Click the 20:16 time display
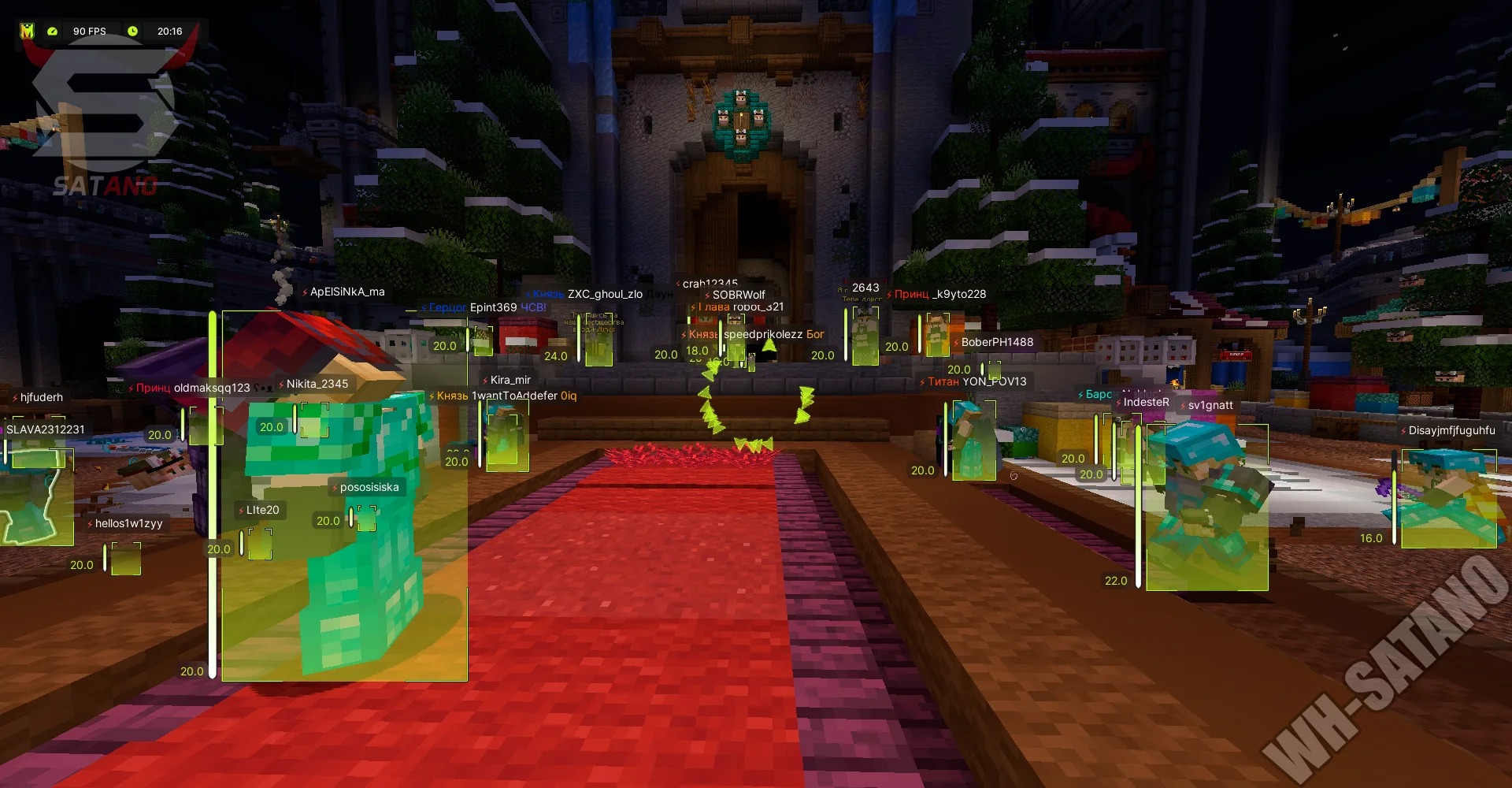This screenshot has width=1512, height=788. tap(170, 32)
